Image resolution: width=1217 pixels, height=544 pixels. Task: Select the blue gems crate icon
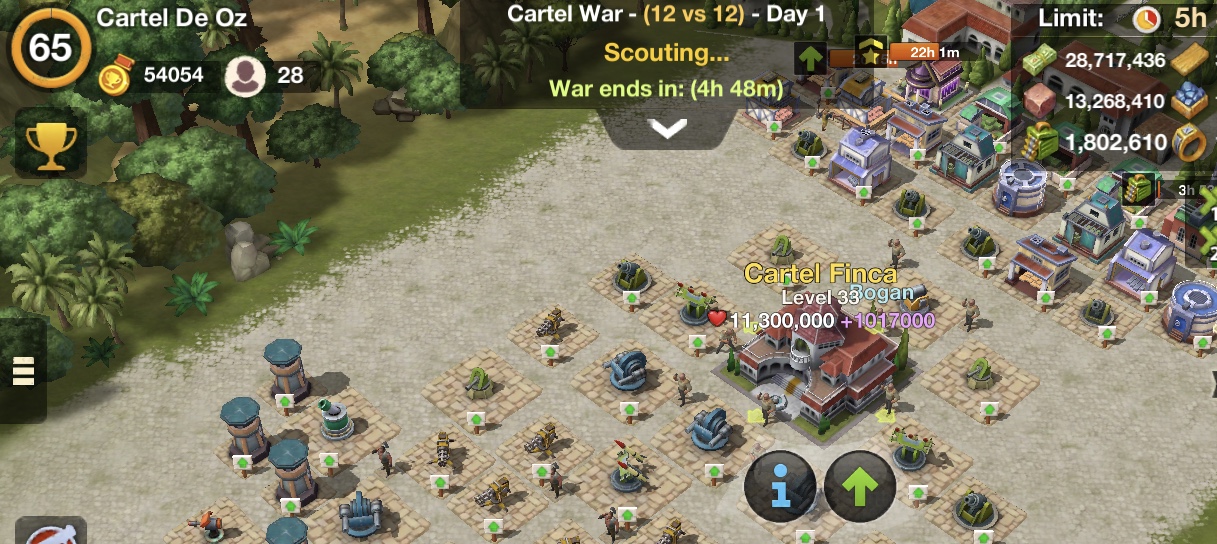tap(1191, 101)
